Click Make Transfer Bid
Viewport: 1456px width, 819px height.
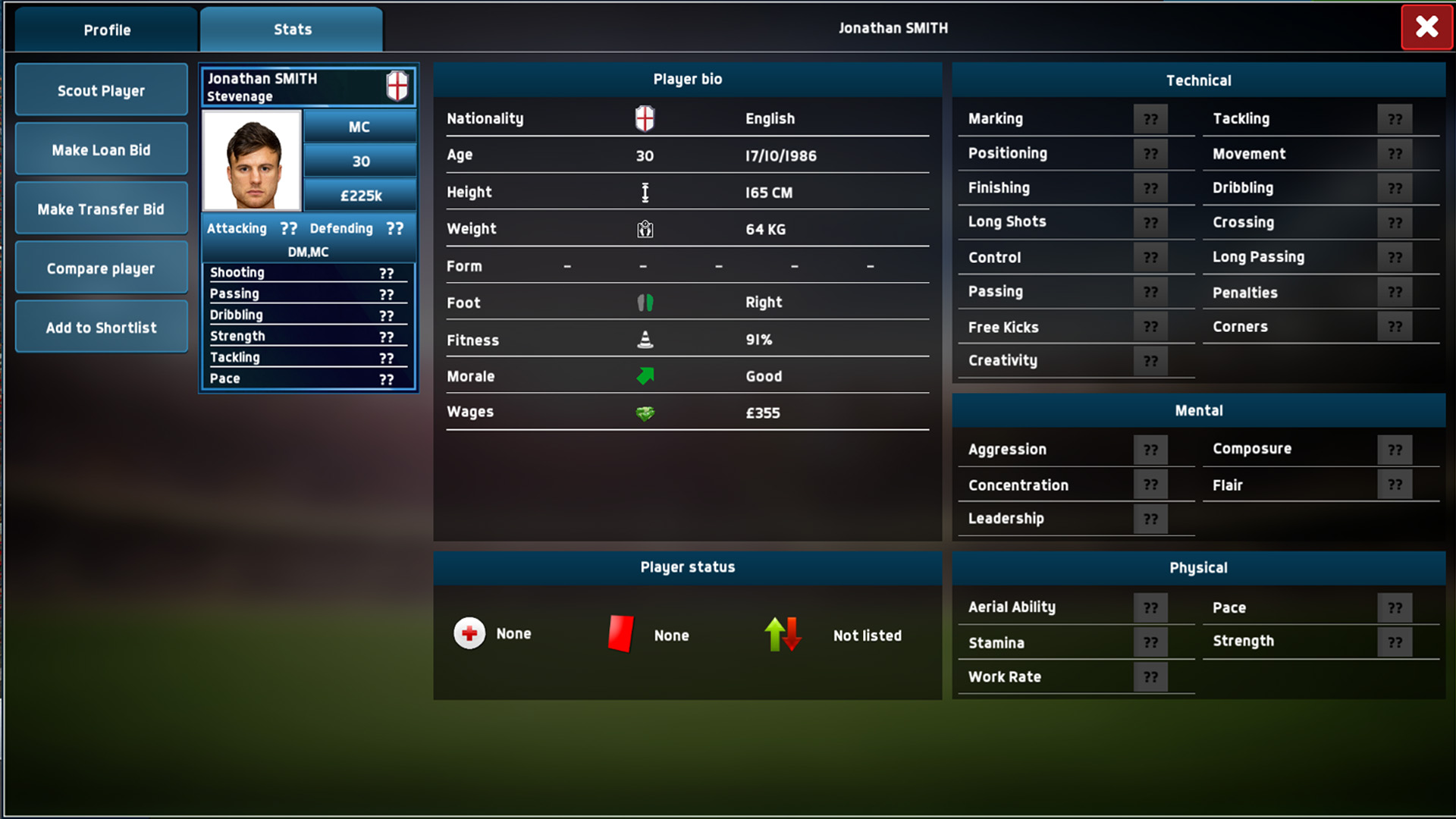click(101, 208)
